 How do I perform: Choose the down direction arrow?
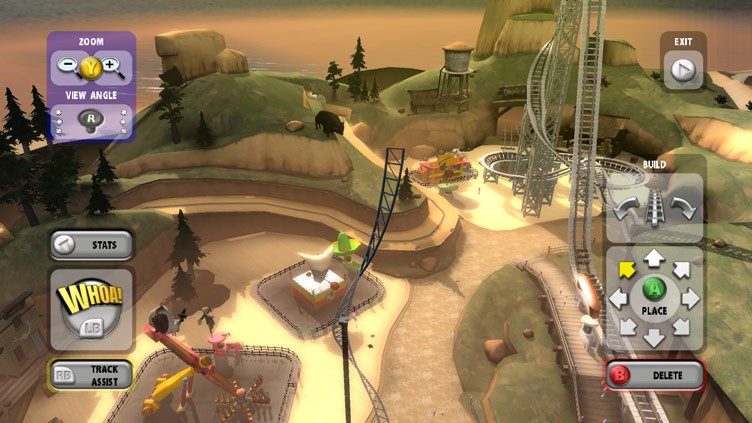(x=655, y=337)
